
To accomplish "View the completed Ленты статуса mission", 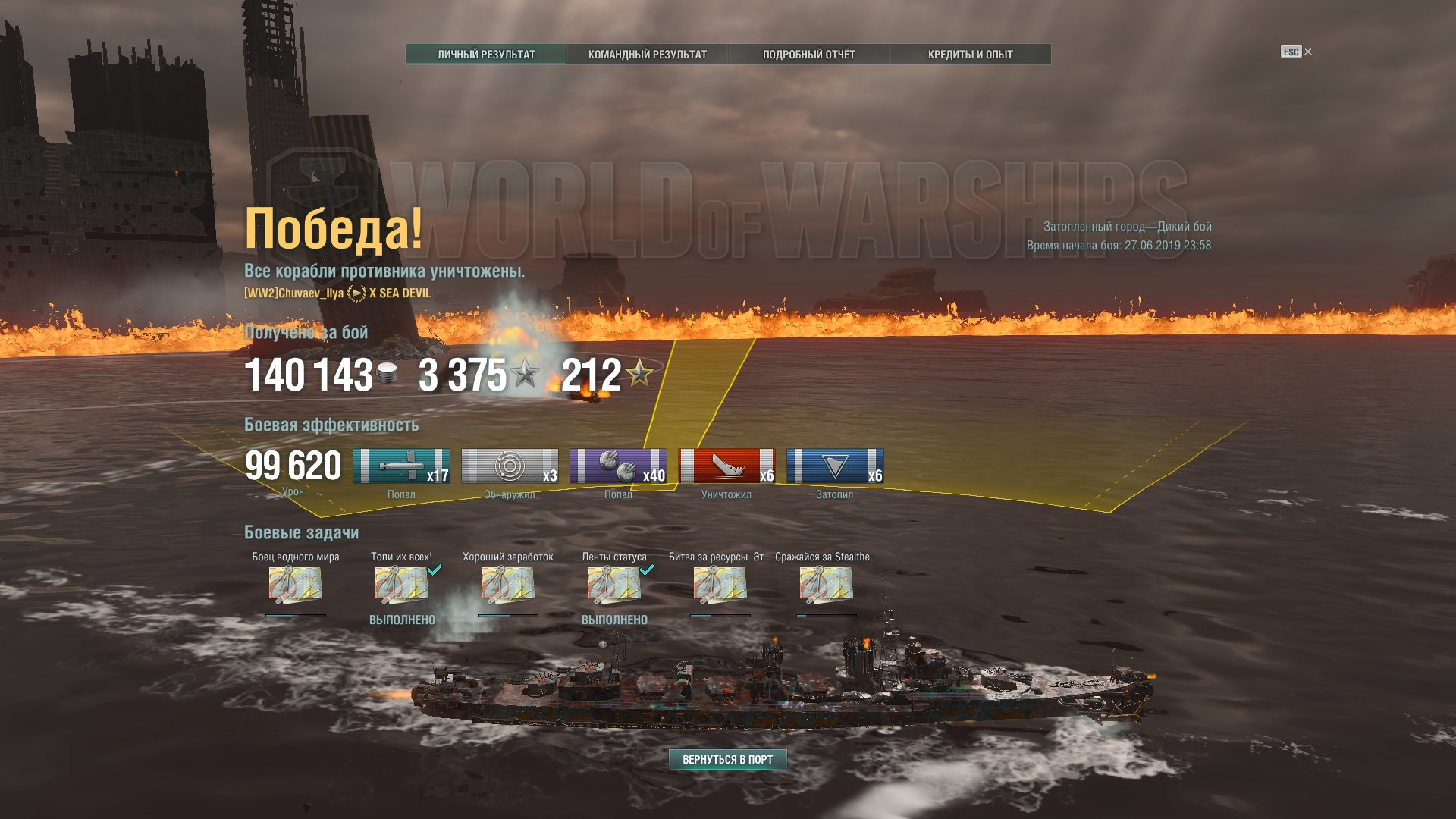I will point(613,585).
